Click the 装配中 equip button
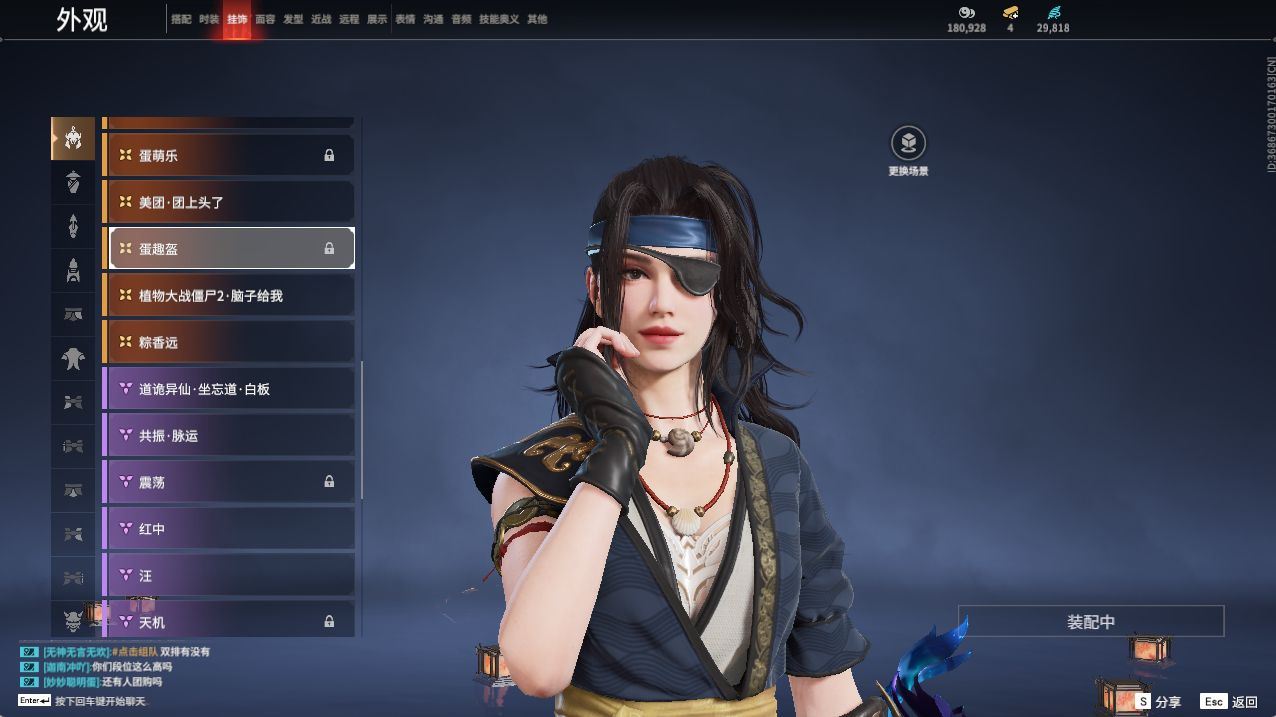Screen dimensions: 1276x717 pyautogui.click(x=1090, y=621)
